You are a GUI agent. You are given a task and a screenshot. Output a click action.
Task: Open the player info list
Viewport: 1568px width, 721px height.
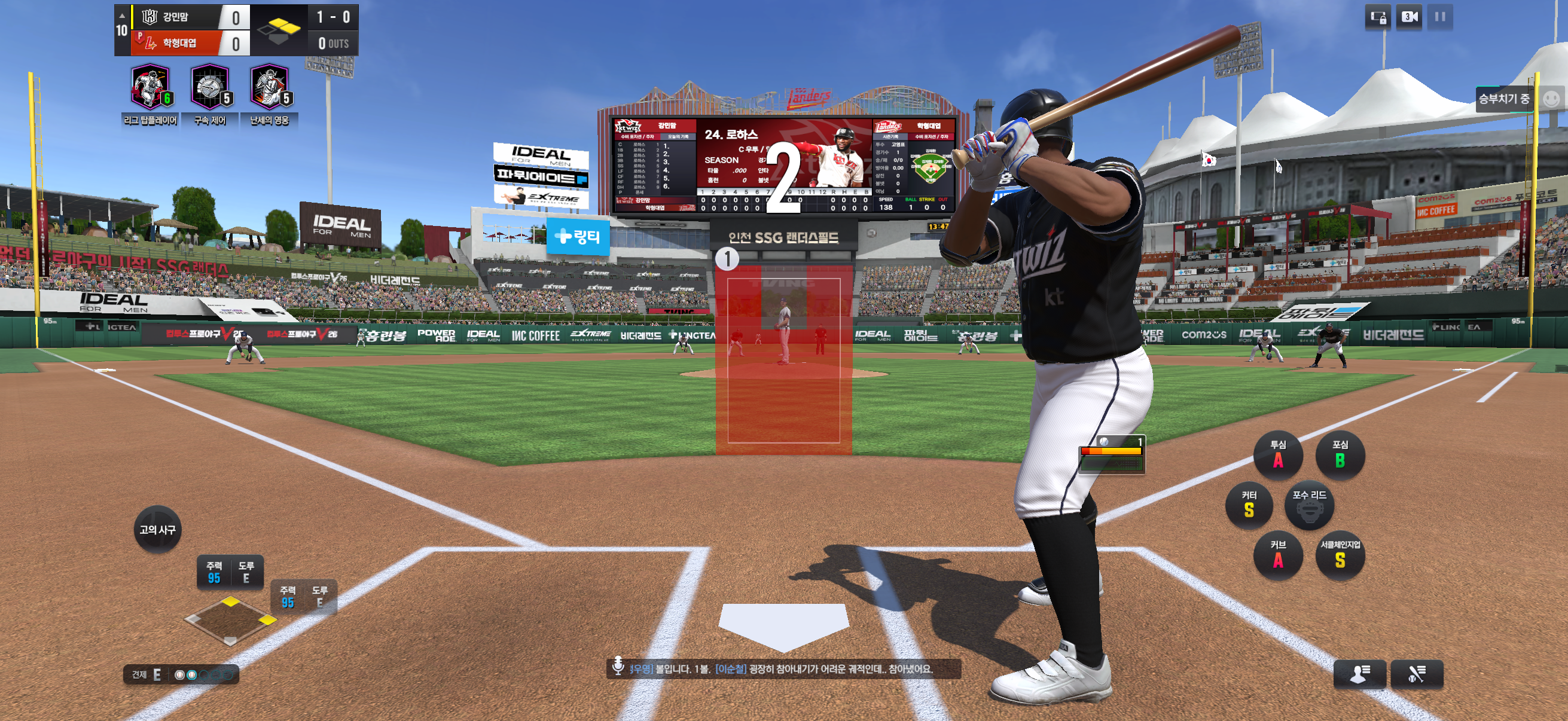click(x=1359, y=674)
